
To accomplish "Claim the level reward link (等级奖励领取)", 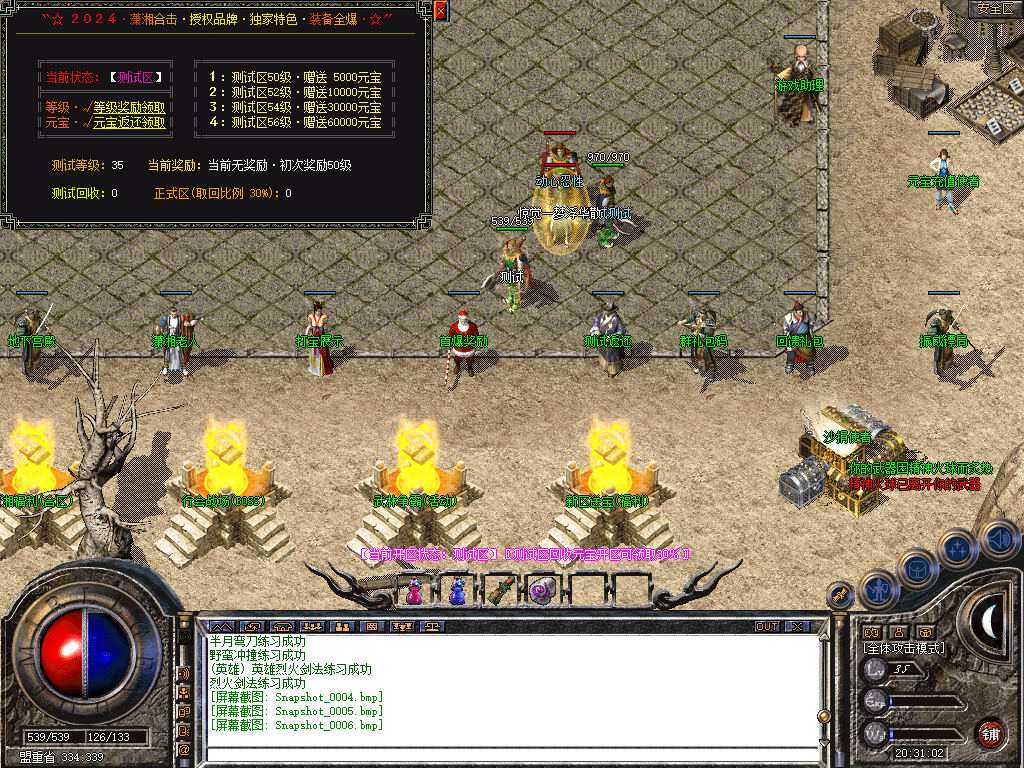I will click(x=129, y=107).
